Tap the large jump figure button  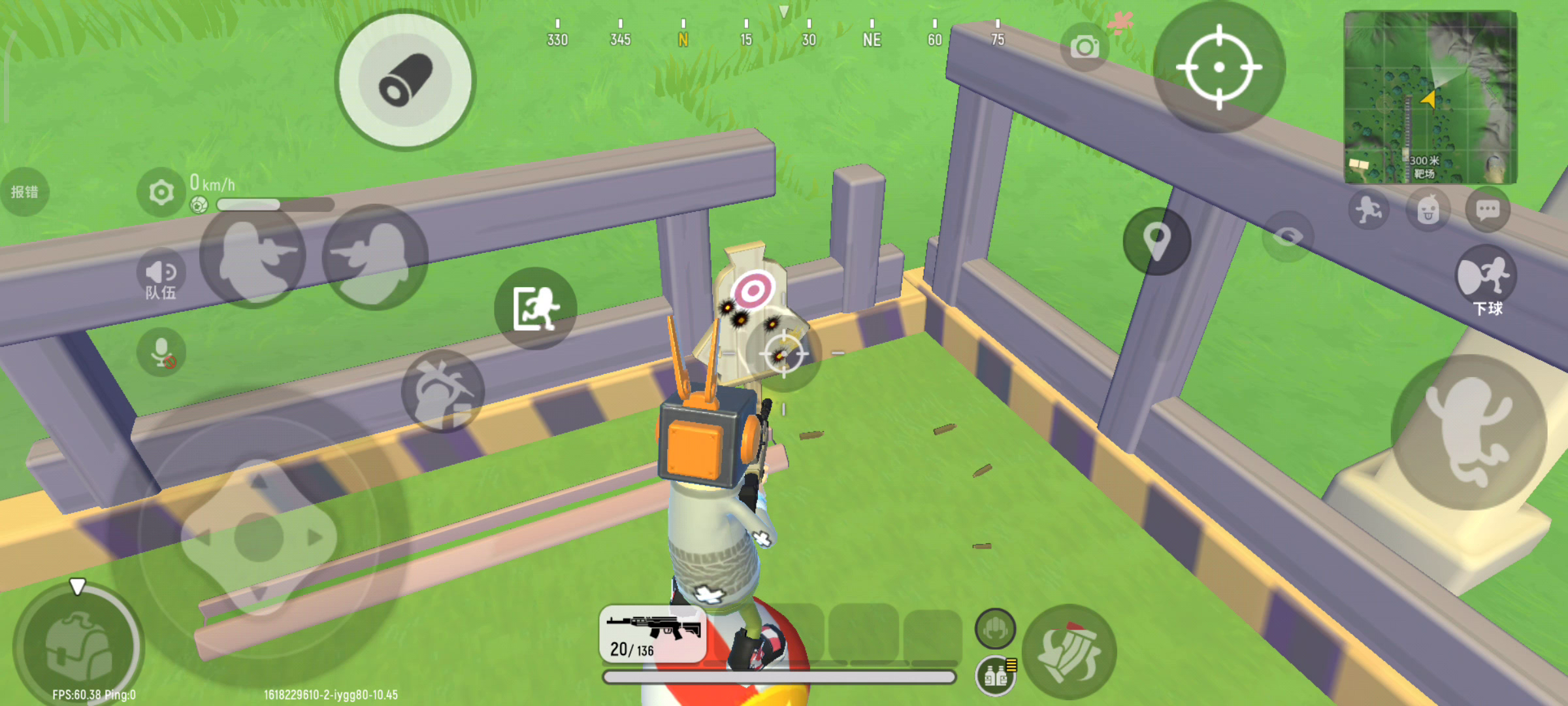[x=1469, y=431]
